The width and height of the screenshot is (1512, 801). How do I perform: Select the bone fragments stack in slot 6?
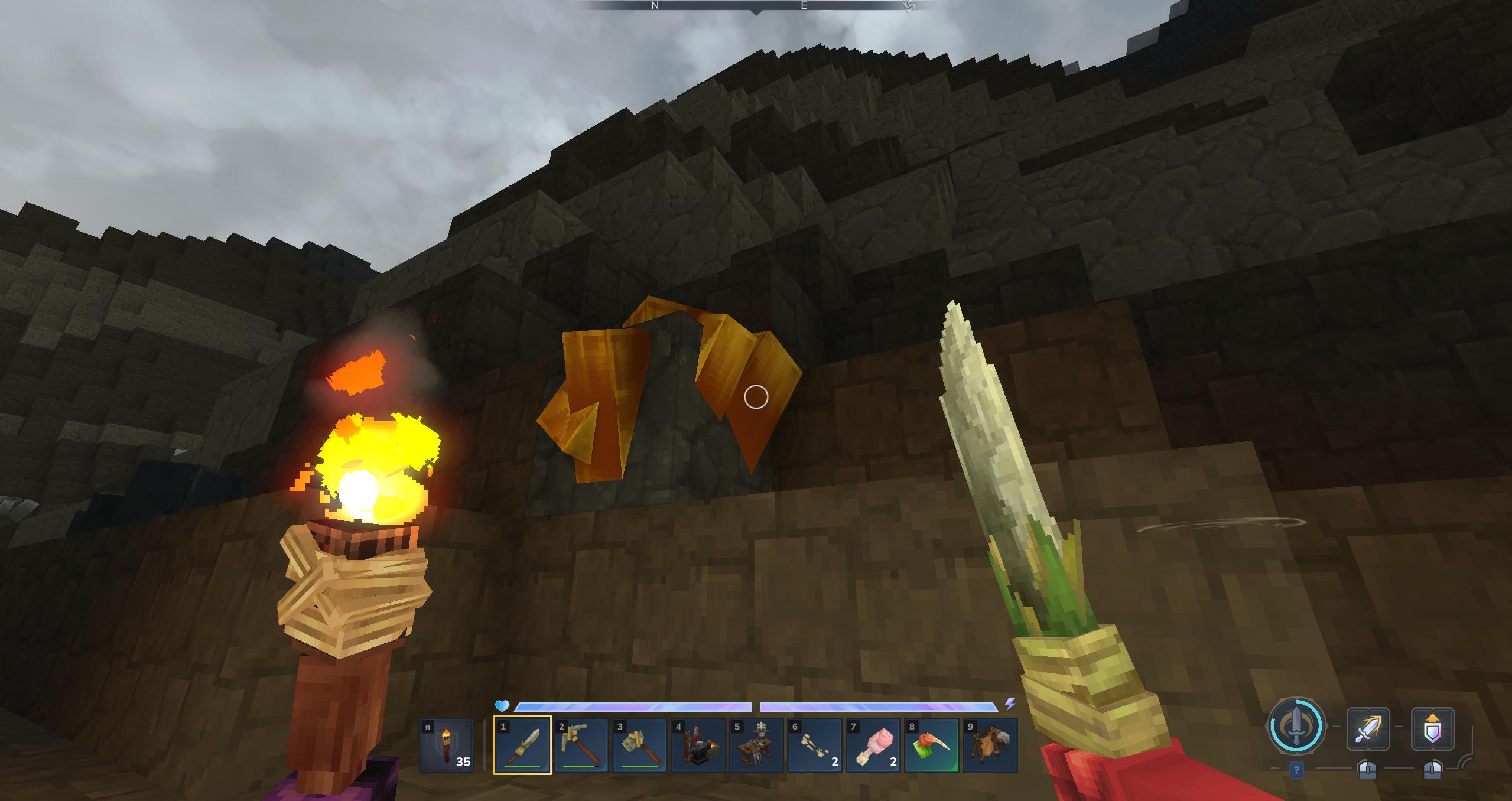(x=815, y=745)
